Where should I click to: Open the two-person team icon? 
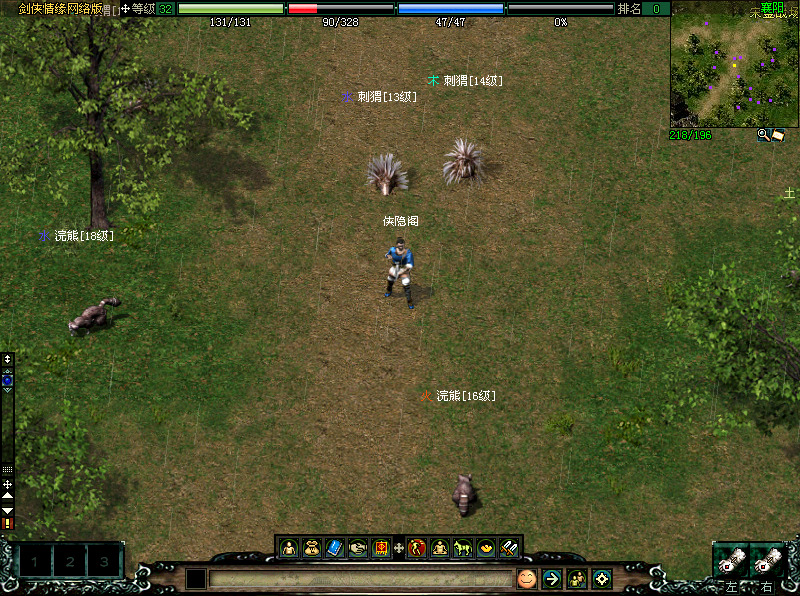577,578
